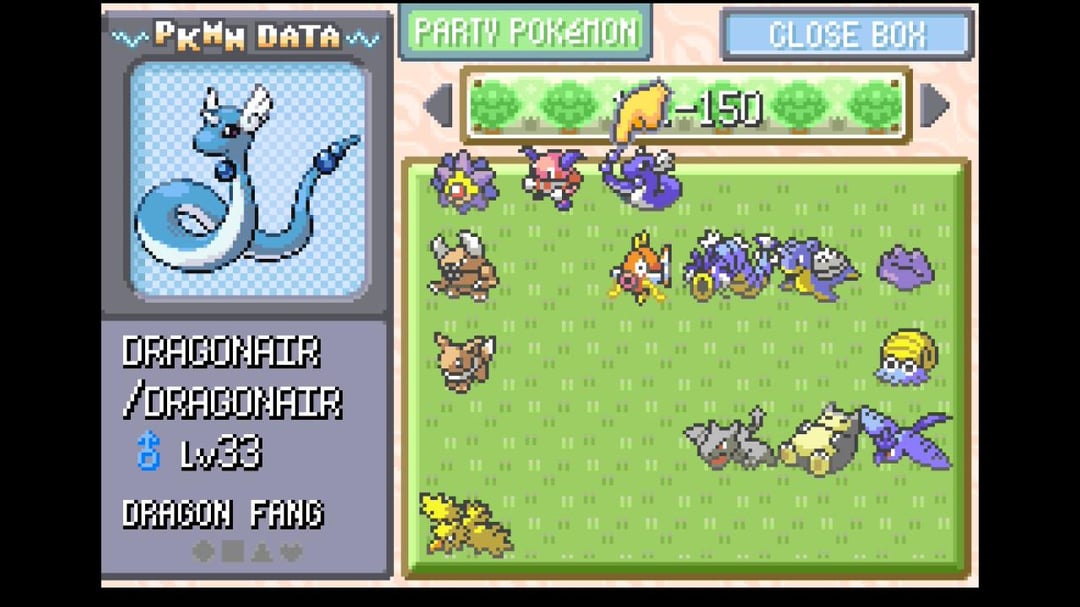Open the Party Pokémon panel

point(525,32)
